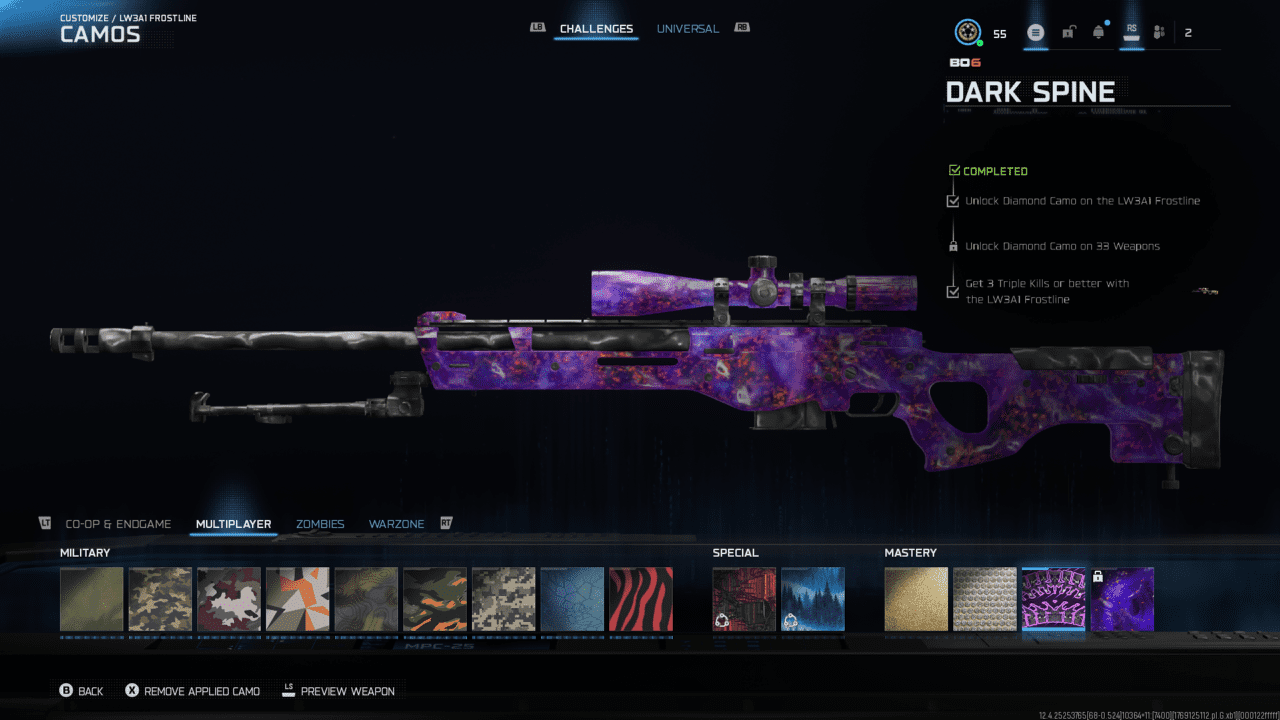Select the red tiger stripe camo
The width and height of the screenshot is (1280, 720).
[x=641, y=600]
